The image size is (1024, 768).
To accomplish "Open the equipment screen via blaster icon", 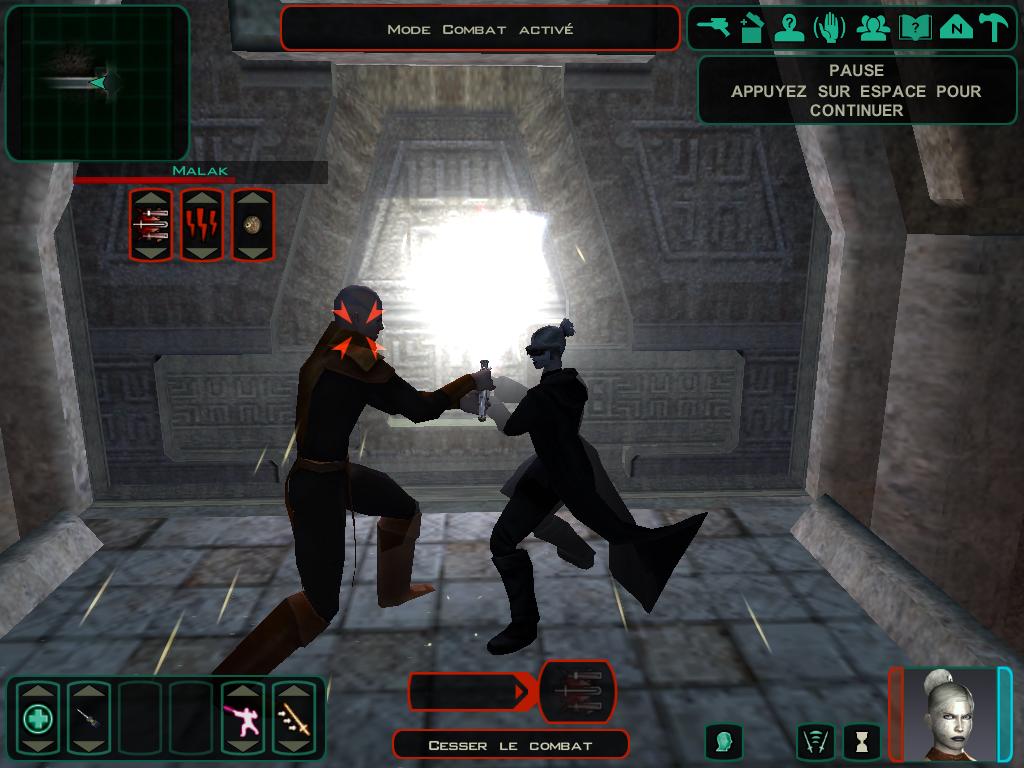I will [714, 28].
